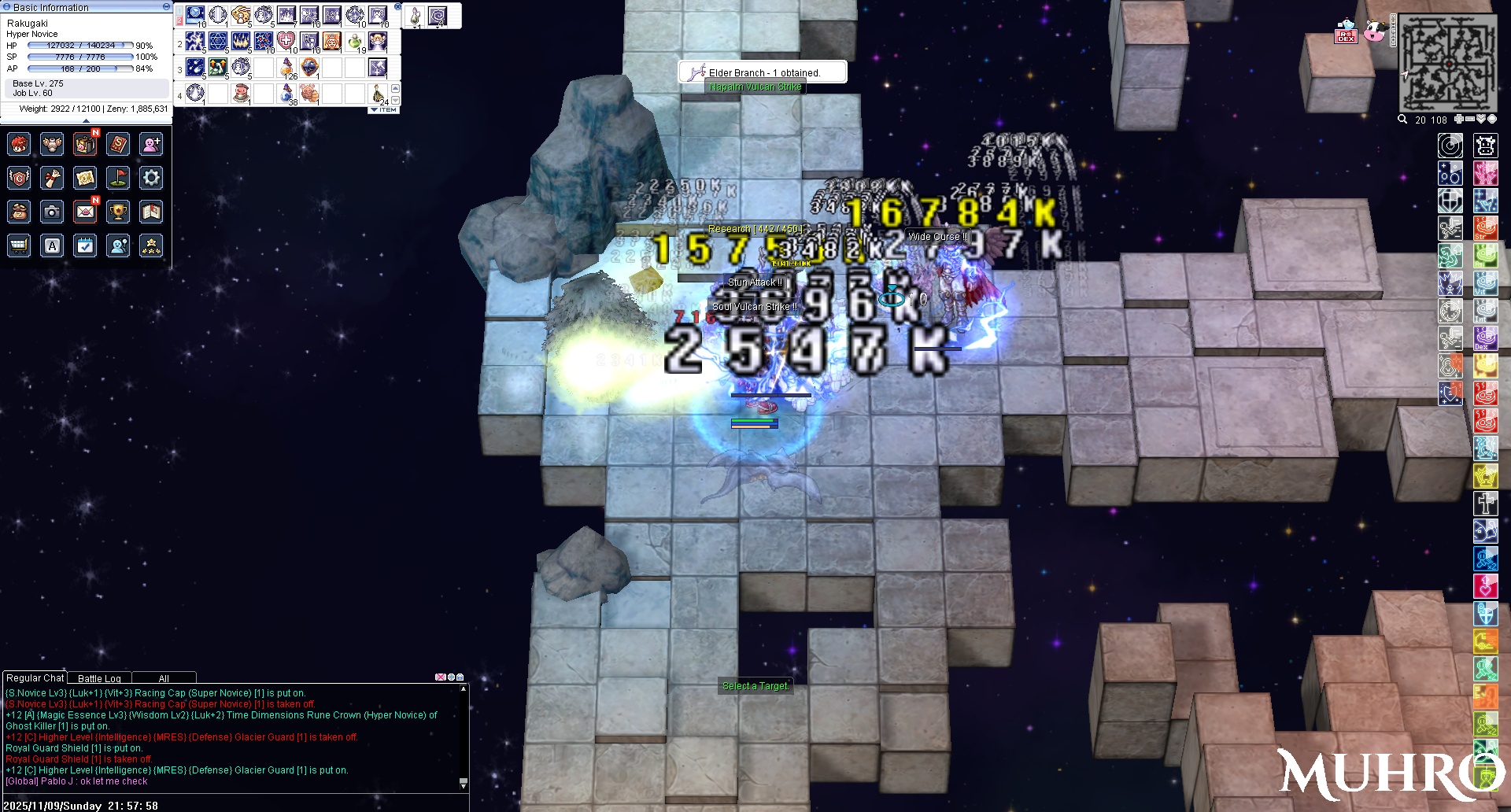Open the guild shield icon
The width and height of the screenshot is (1511, 812).
(19, 178)
